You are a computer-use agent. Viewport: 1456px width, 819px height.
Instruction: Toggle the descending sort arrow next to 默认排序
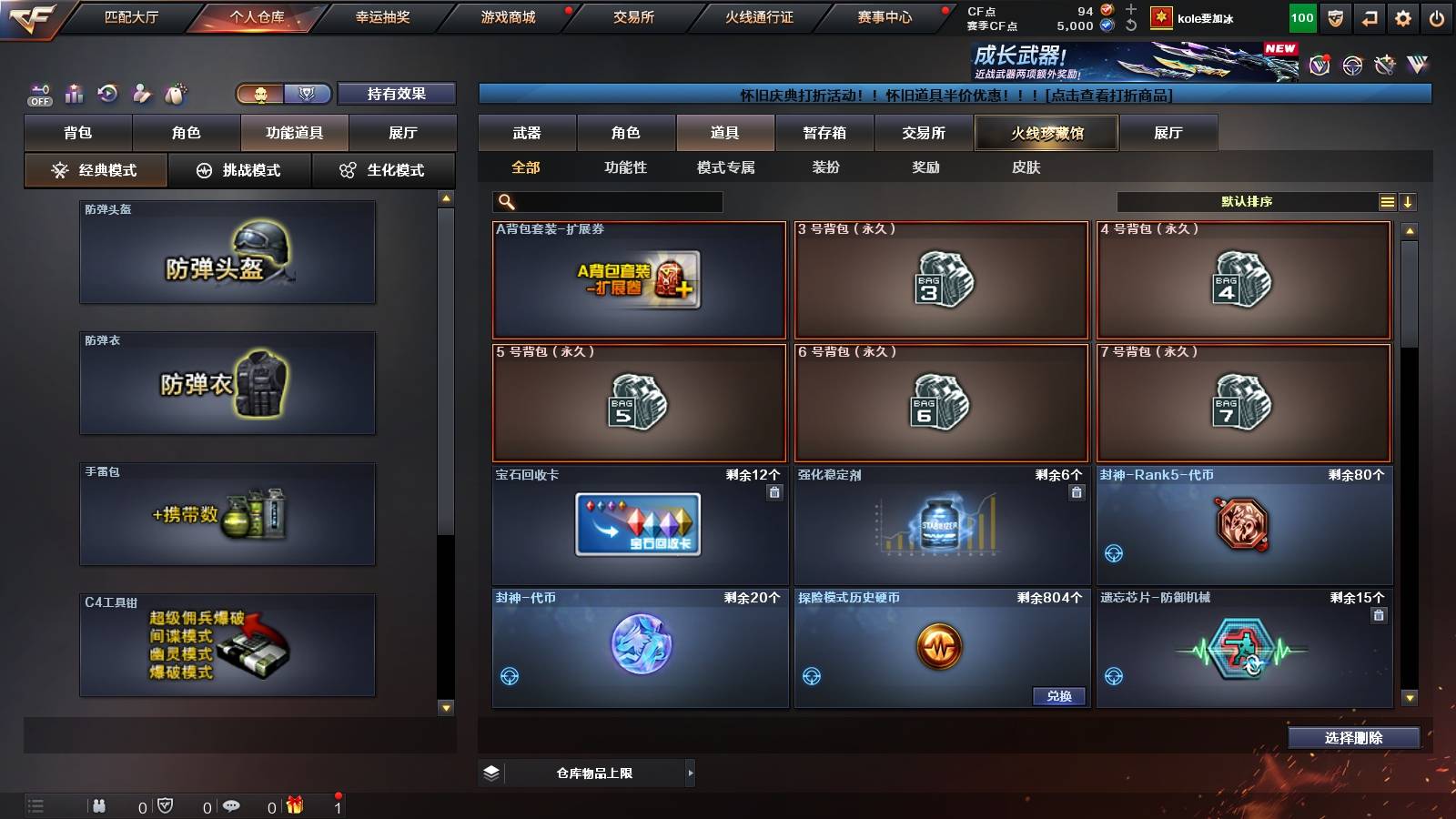[x=1409, y=201]
